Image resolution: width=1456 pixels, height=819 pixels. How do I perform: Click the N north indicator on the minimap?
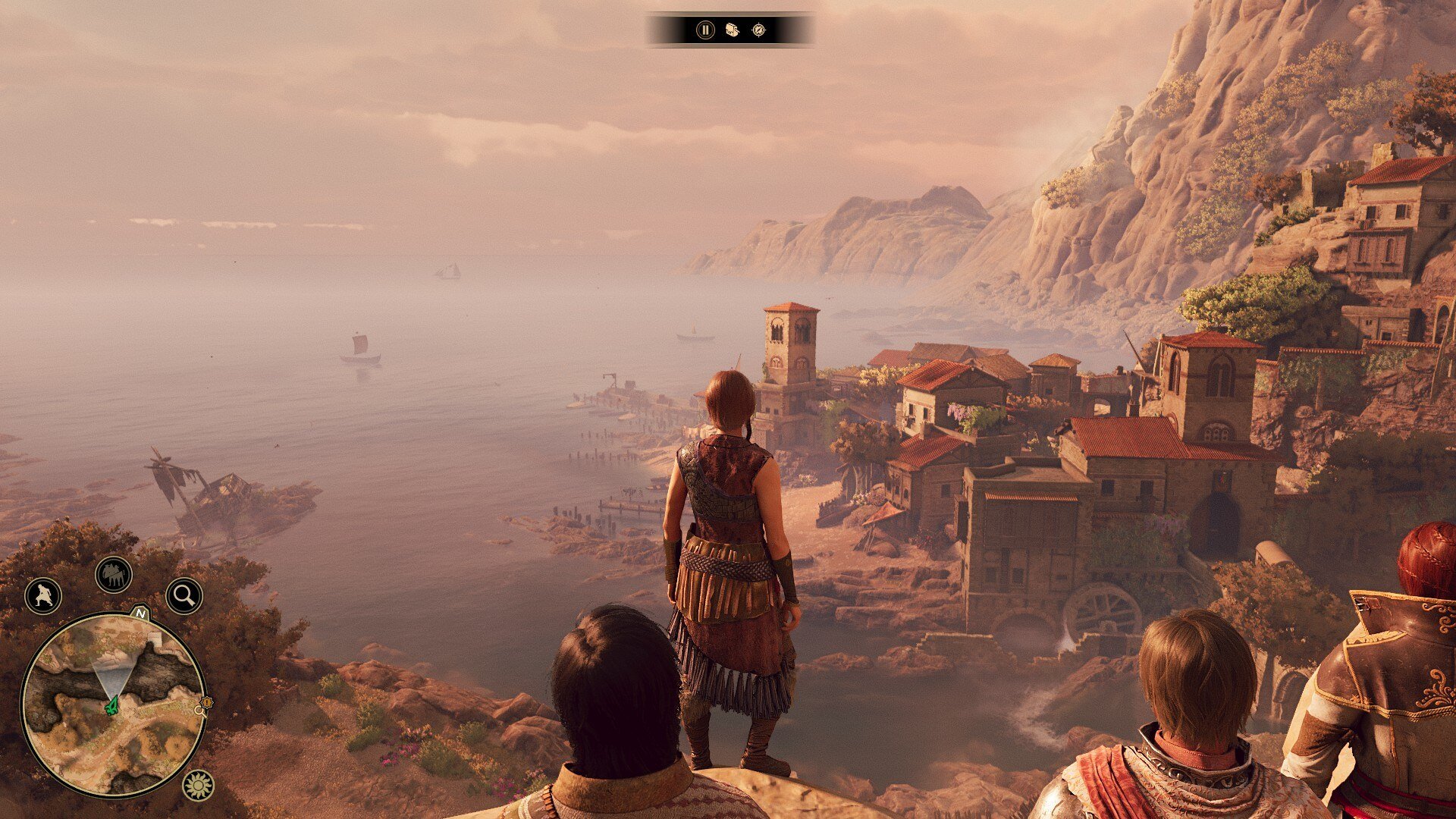140,612
